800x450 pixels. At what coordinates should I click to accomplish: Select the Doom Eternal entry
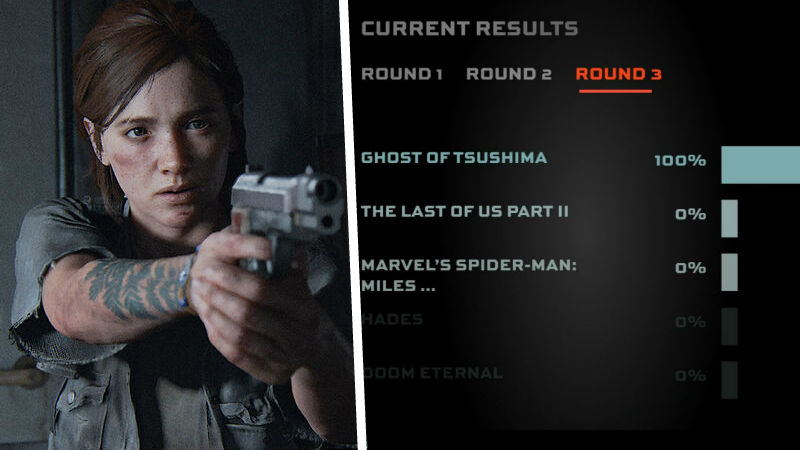(x=432, y=374)
